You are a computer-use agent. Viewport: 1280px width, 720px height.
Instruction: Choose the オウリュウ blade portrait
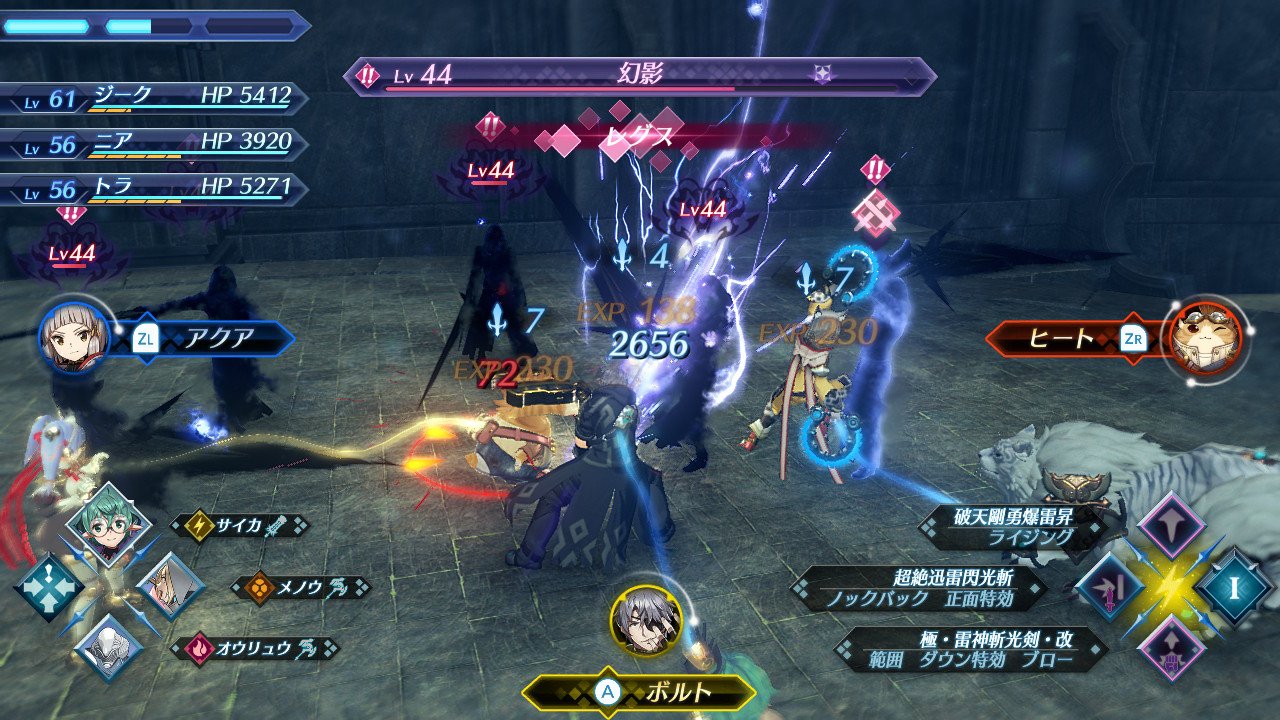108,646
